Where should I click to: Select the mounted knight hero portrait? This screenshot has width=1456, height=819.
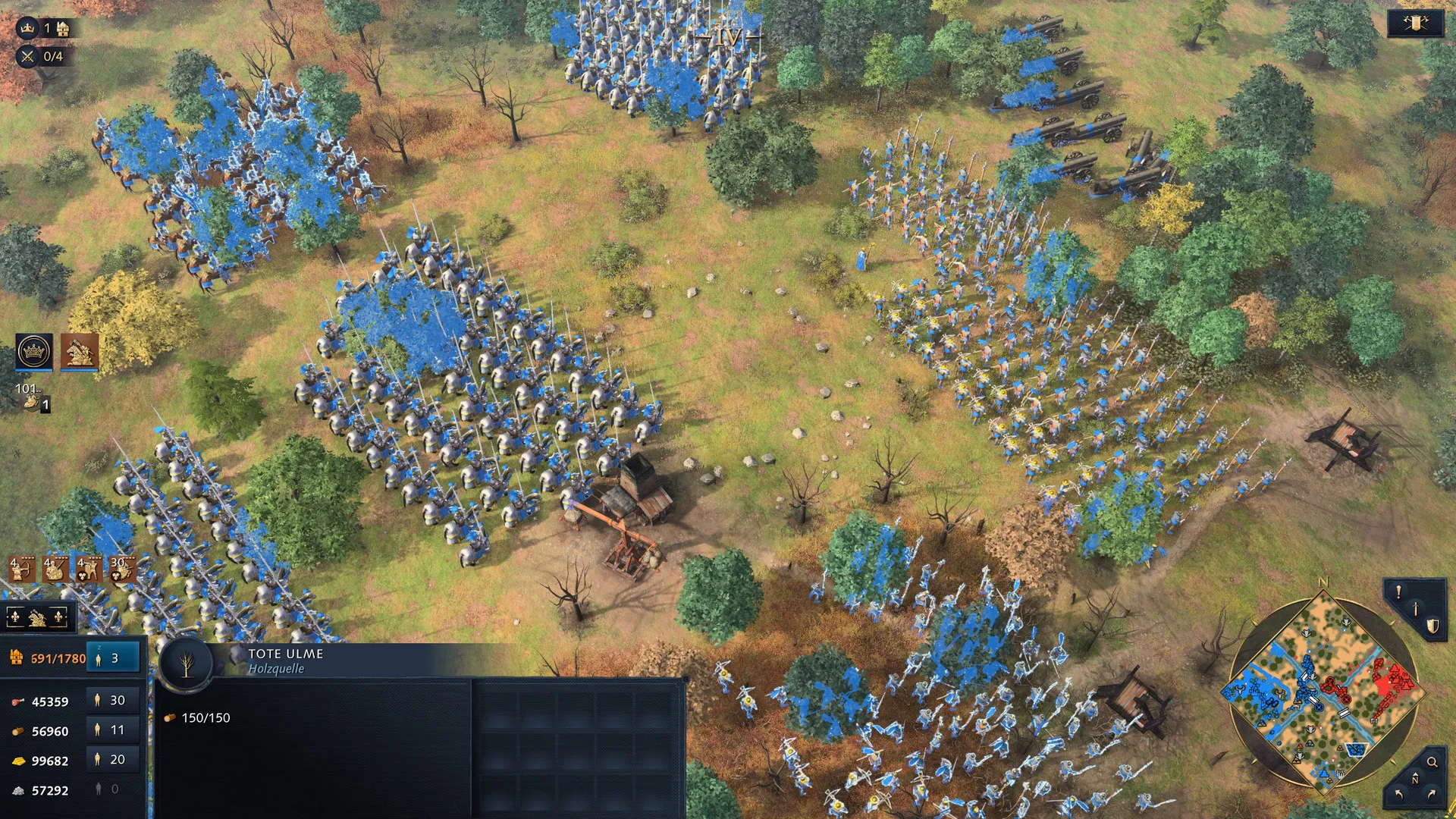[x=80, y=351]
